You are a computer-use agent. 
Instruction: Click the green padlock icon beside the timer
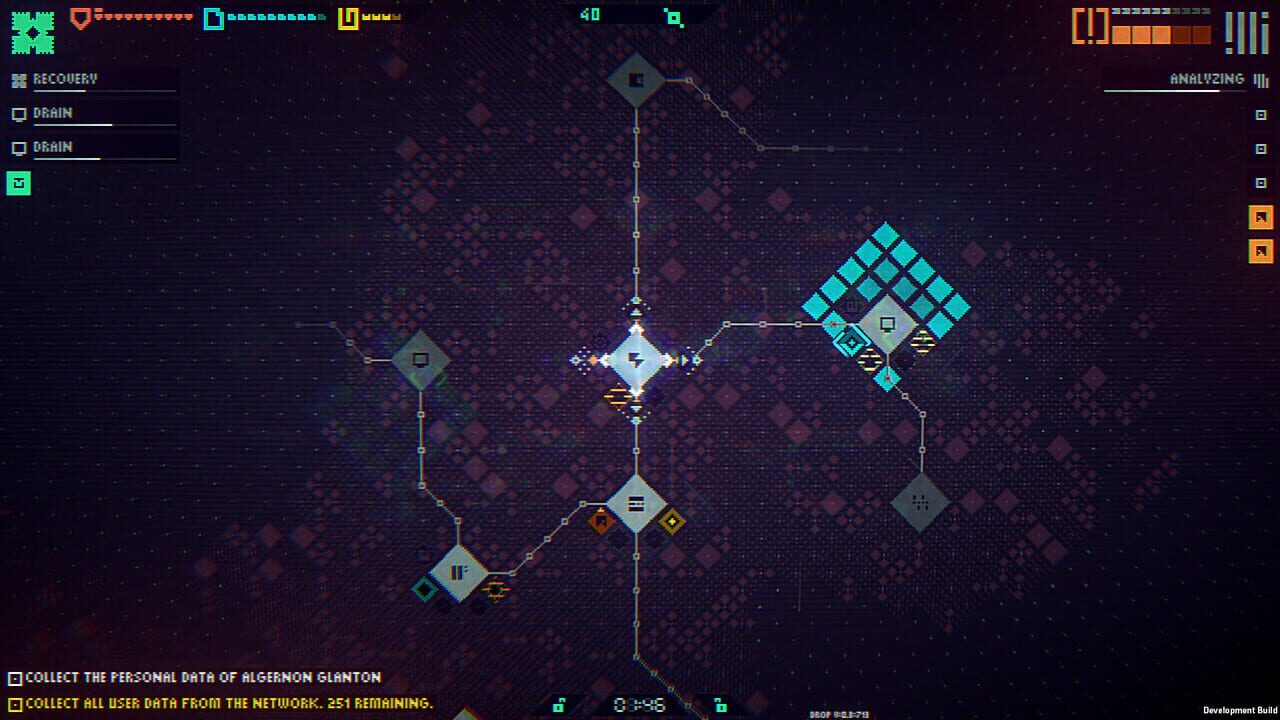557,703
